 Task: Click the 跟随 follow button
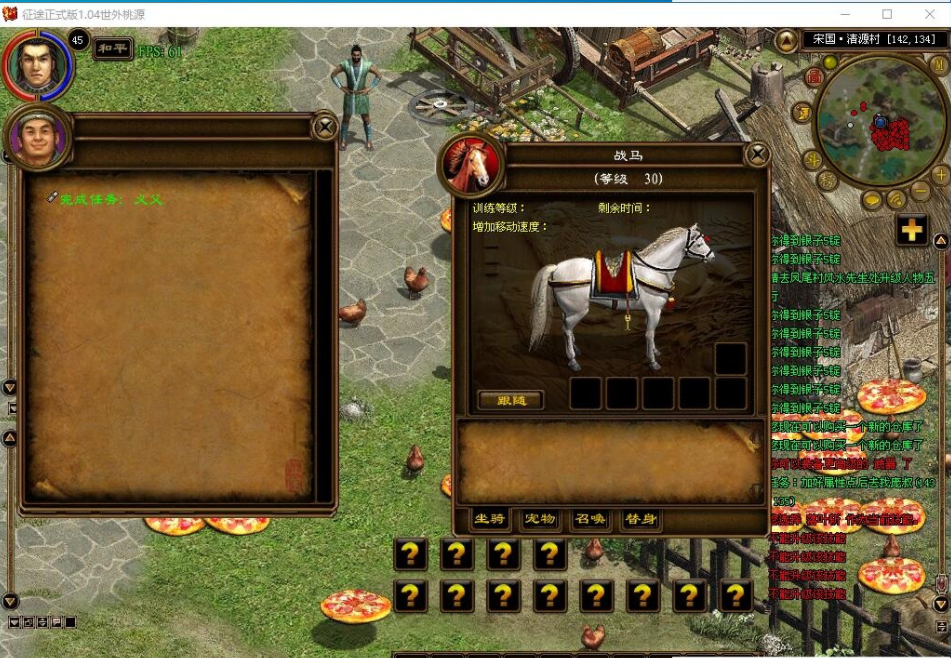510,400
